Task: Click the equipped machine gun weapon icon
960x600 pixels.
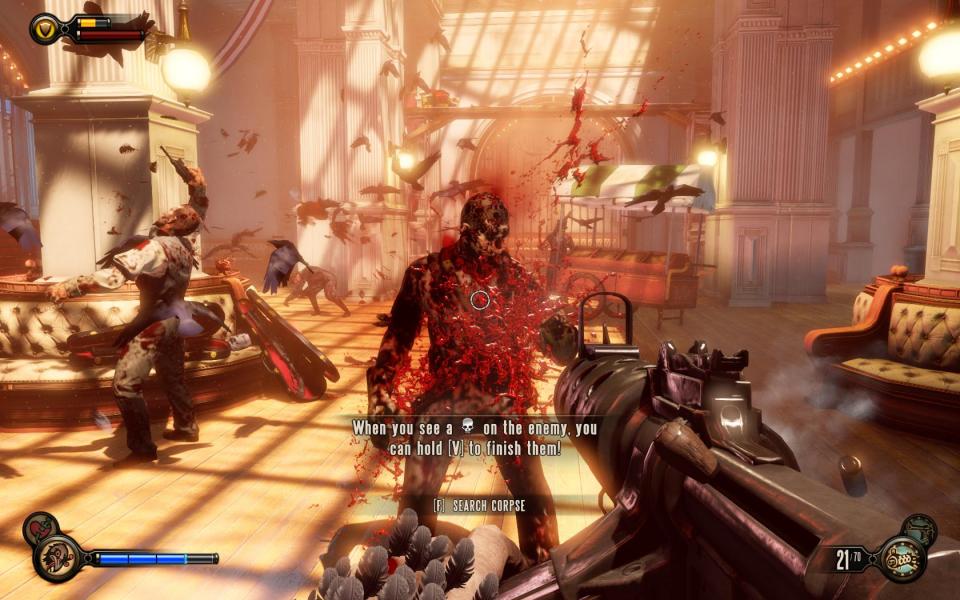Action: pos(901,559)
